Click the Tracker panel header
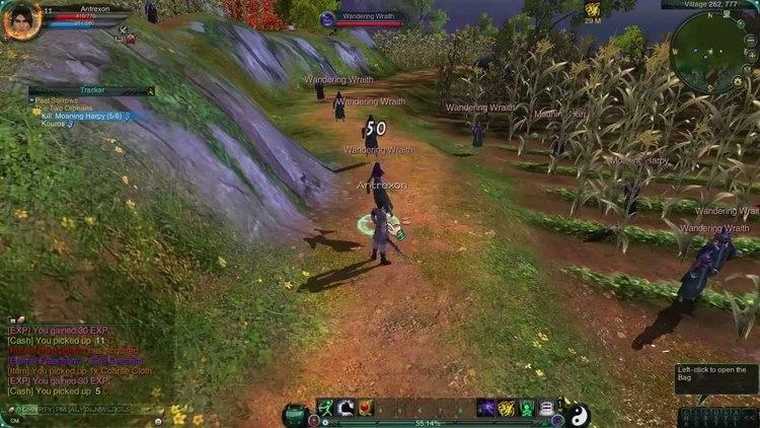 pyautogui.click(x=92, y=90)
